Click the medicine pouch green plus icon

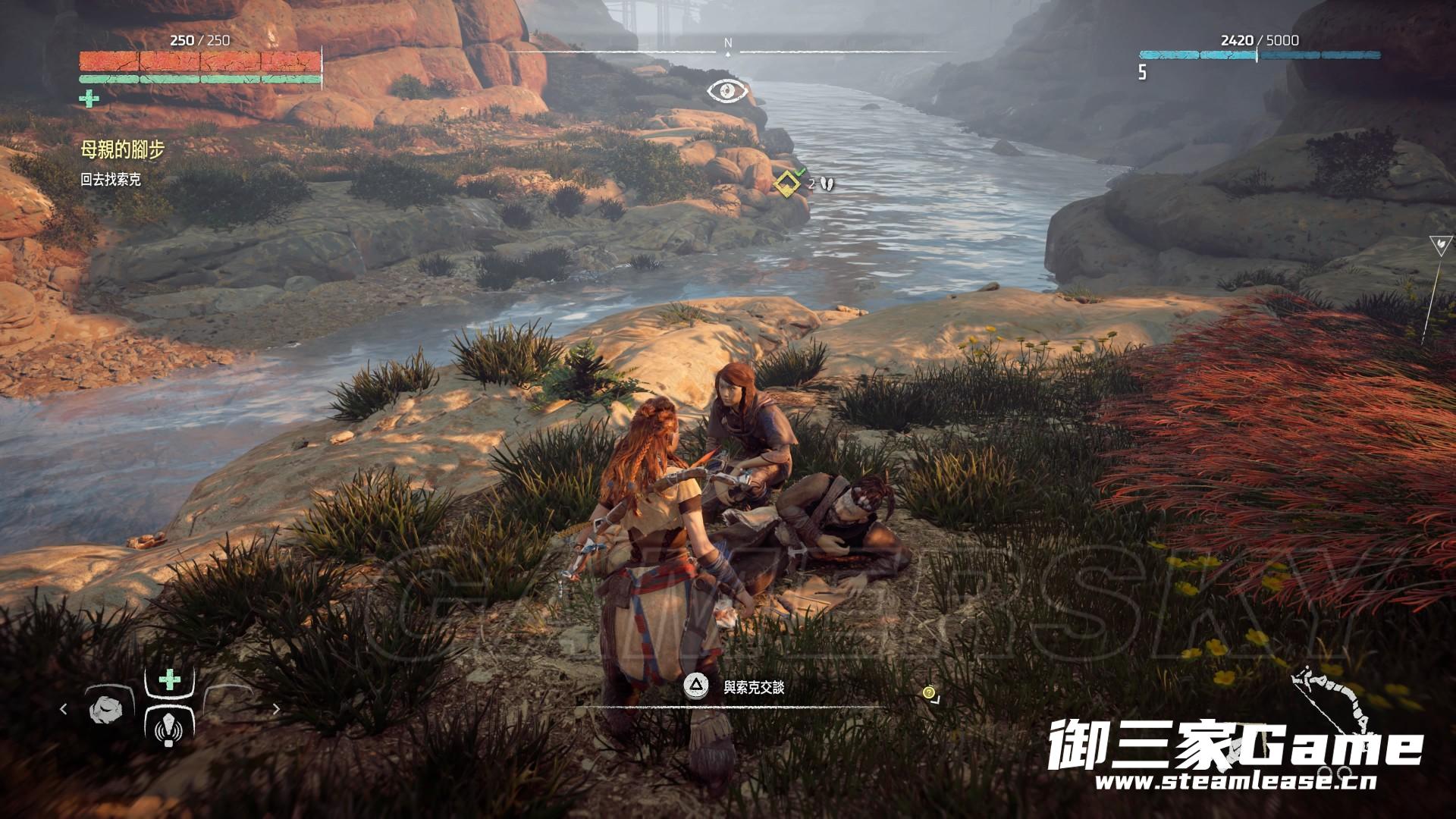[89, 98]
